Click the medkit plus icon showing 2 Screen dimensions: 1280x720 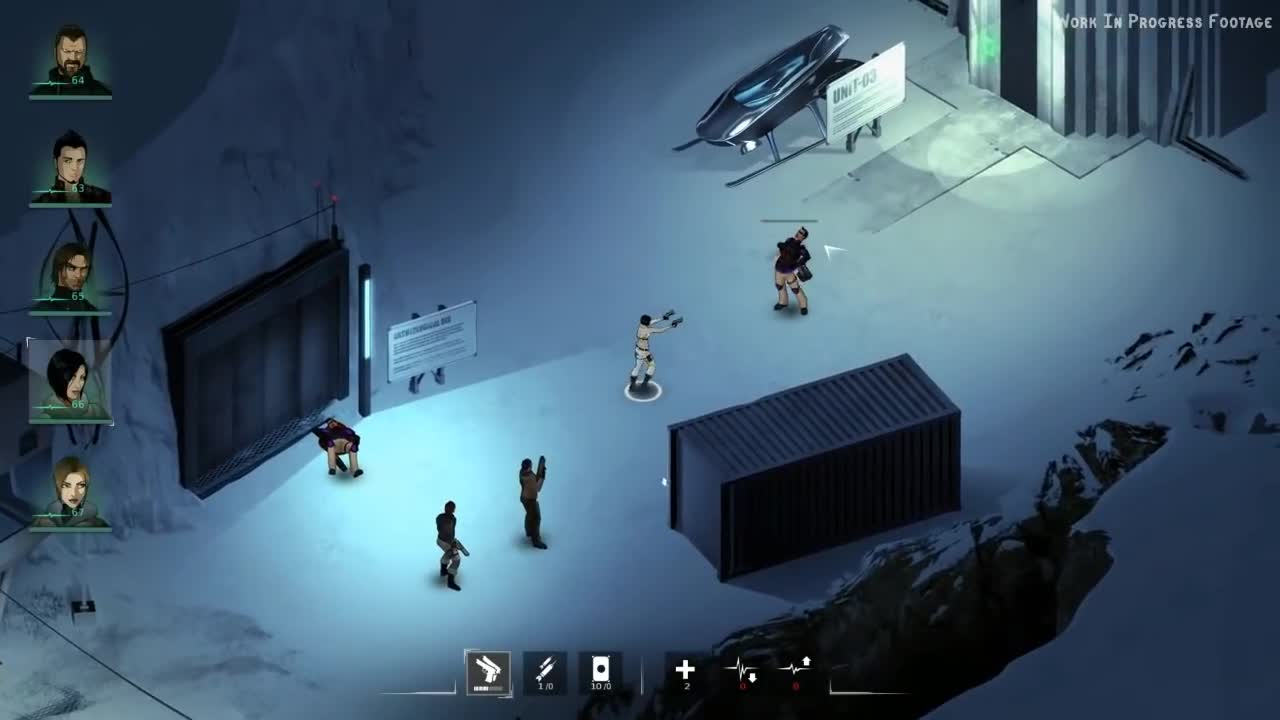[x=686, y=668]
